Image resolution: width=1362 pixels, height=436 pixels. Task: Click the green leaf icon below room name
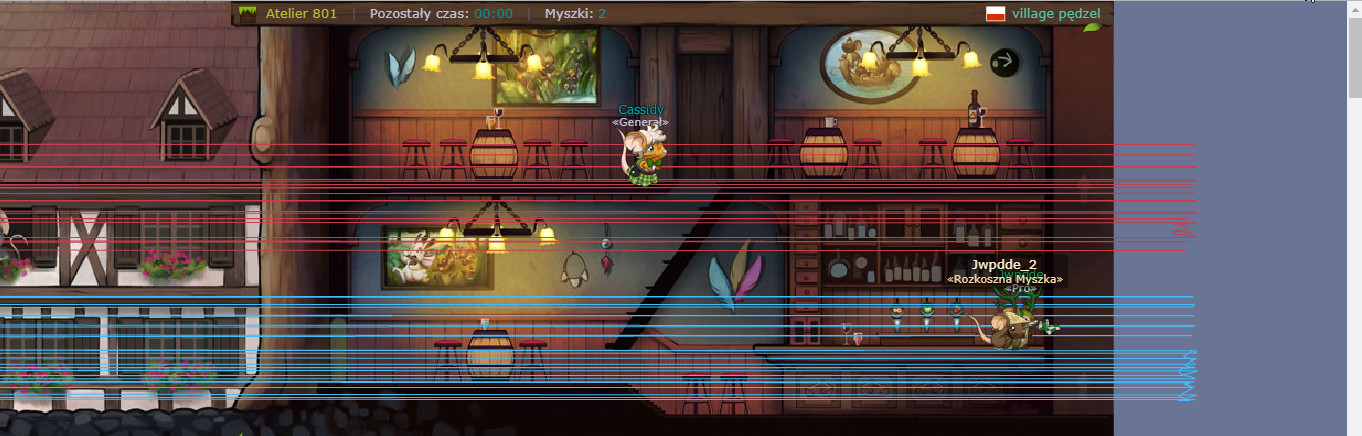[x=1092, y=26]
